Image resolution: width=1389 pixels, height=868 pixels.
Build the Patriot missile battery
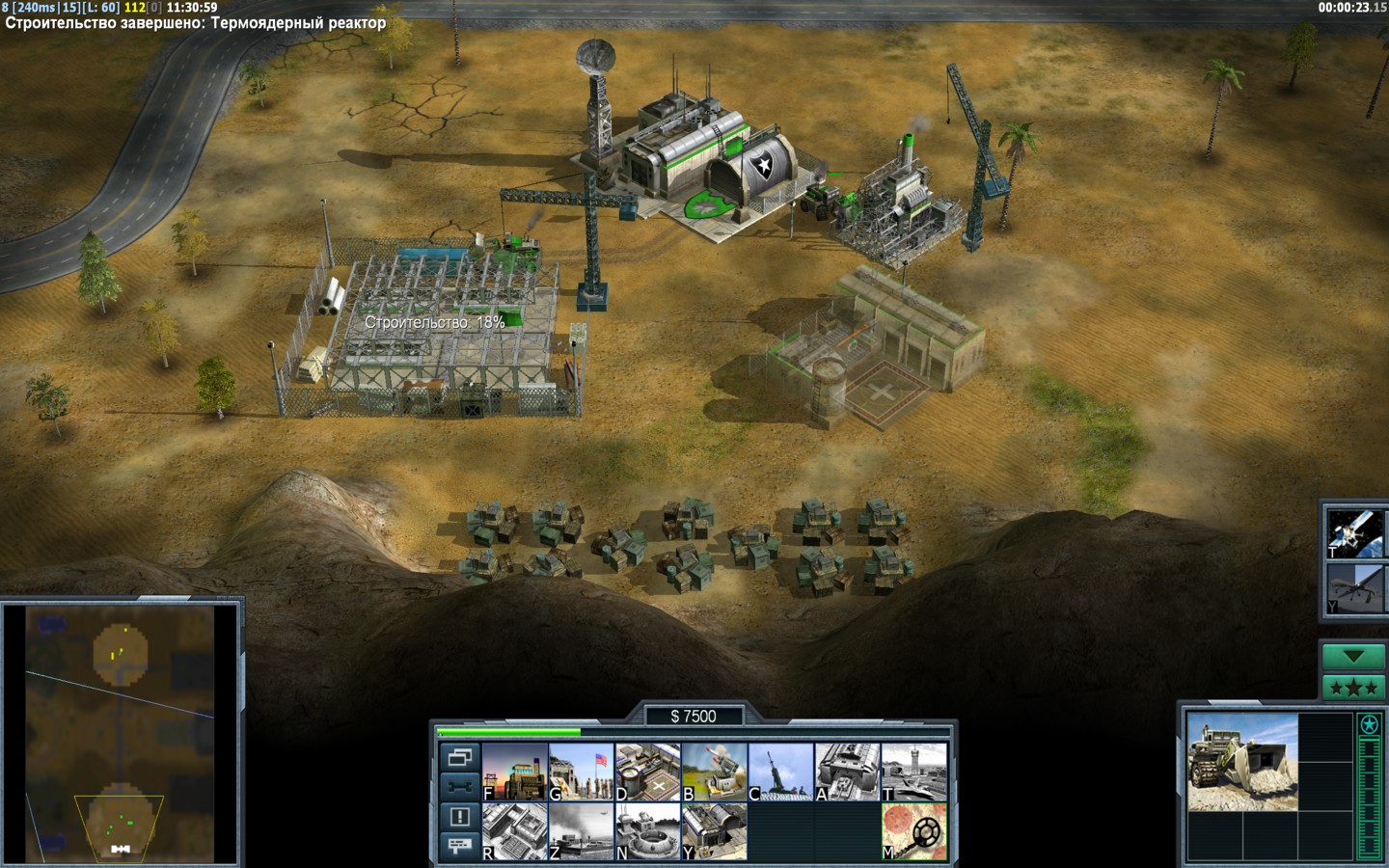pyautogui.click(x=715, y=772)
